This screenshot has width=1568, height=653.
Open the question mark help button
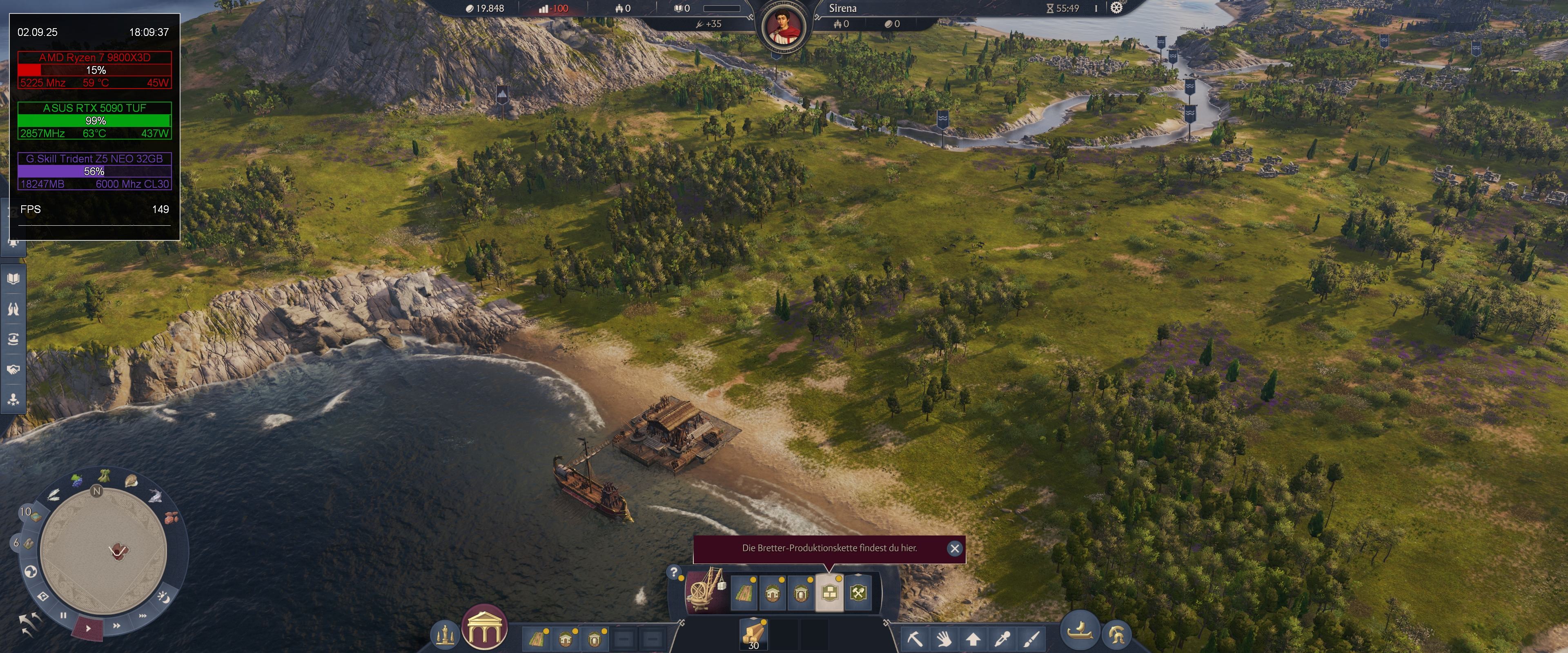pos(673,572)
